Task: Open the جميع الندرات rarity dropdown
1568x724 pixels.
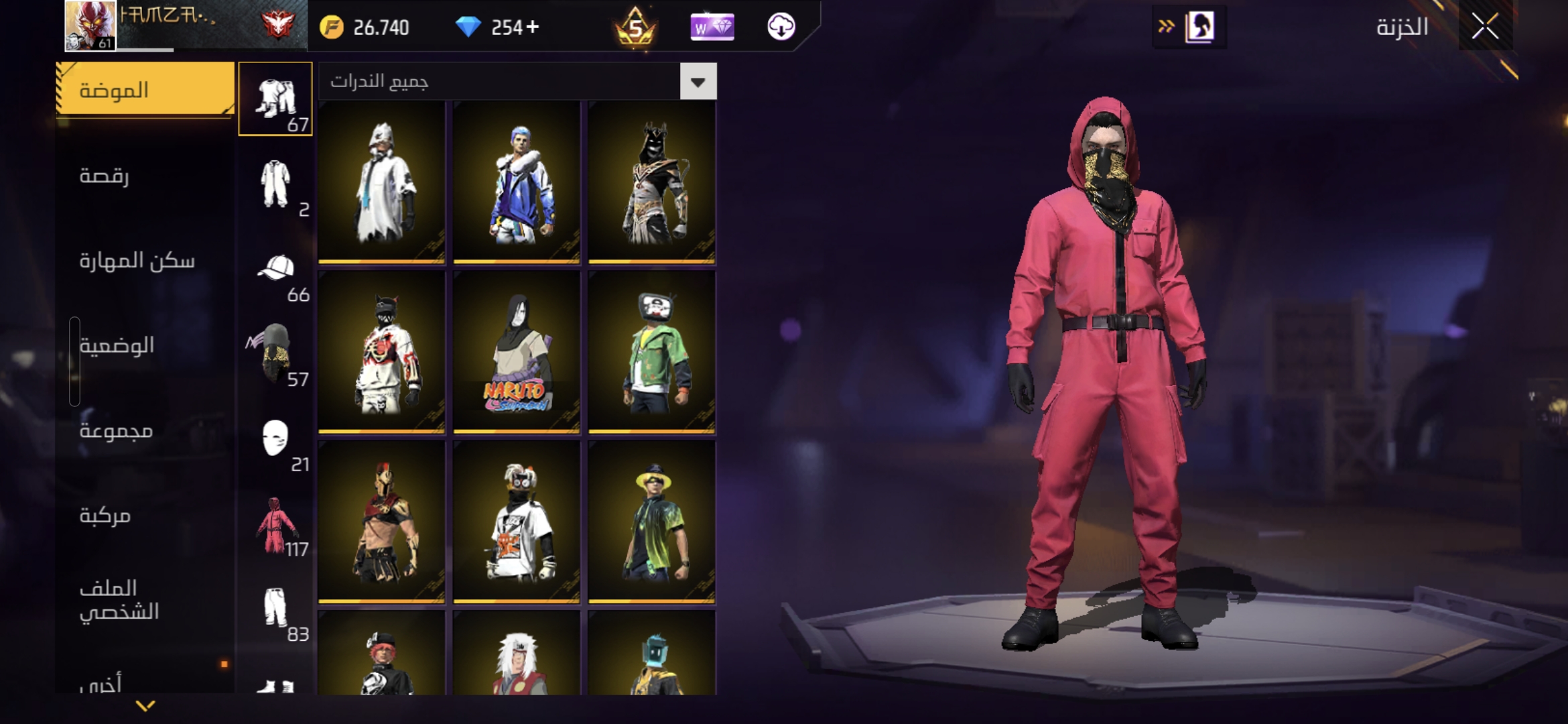Action: point(698,82)
